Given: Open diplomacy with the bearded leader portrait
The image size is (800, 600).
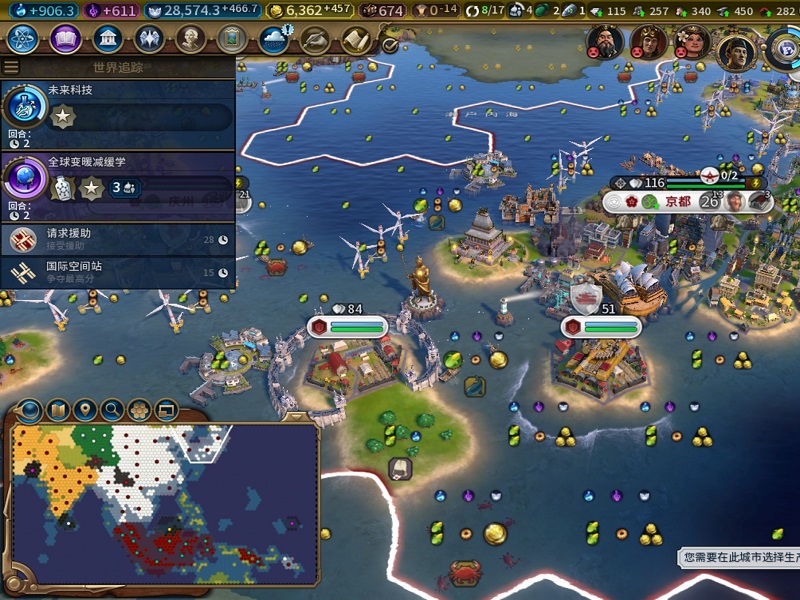Looking at the screenshot, I should 605,42.
